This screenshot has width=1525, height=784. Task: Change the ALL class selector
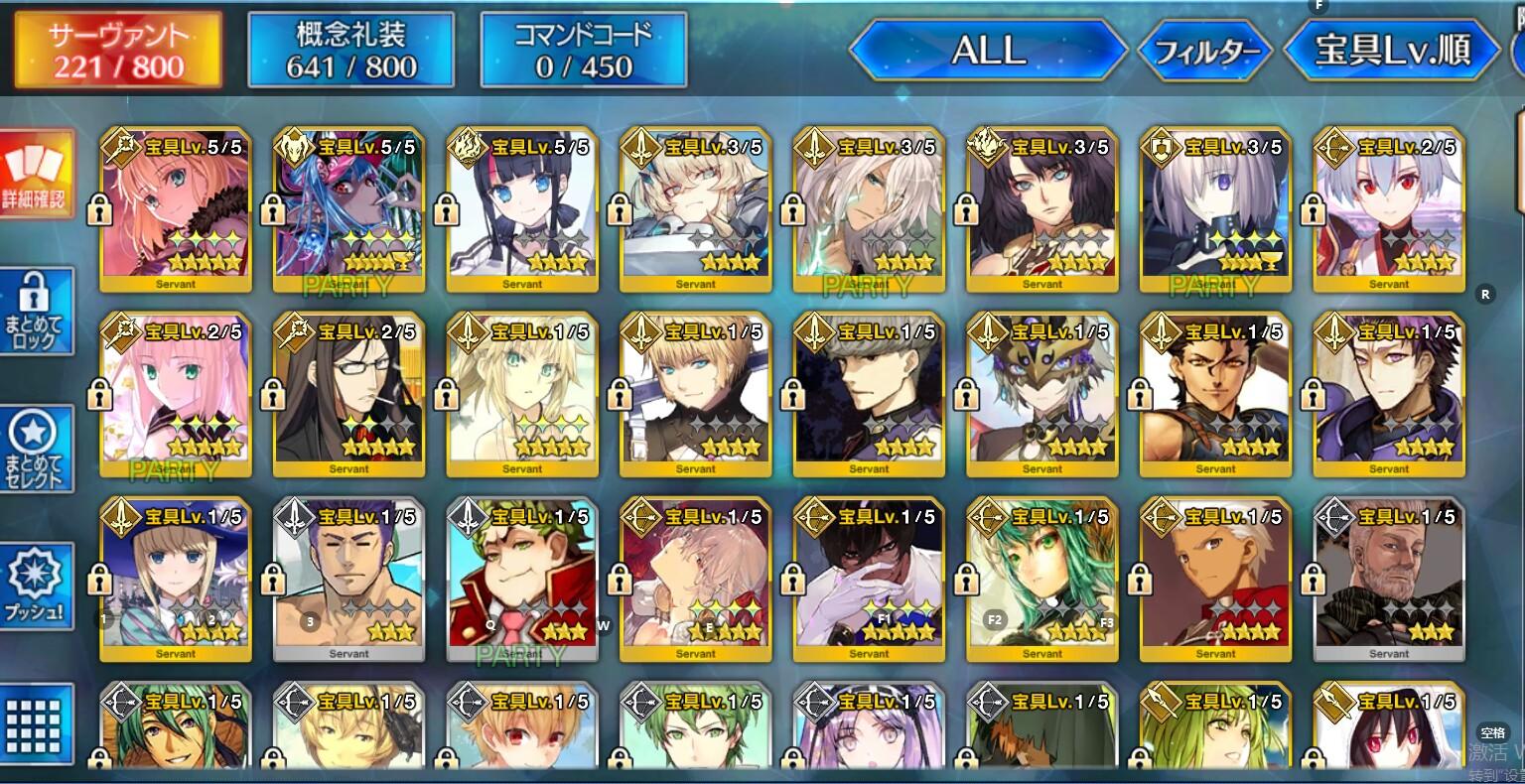[x=987, y=50]
